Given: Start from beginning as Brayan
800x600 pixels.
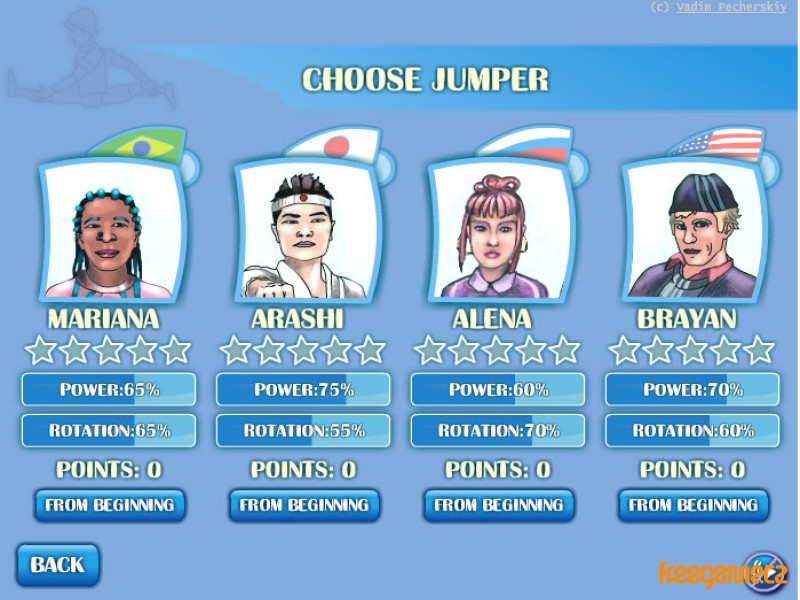Looking at the screenshot, I should (x=693, y=505).
